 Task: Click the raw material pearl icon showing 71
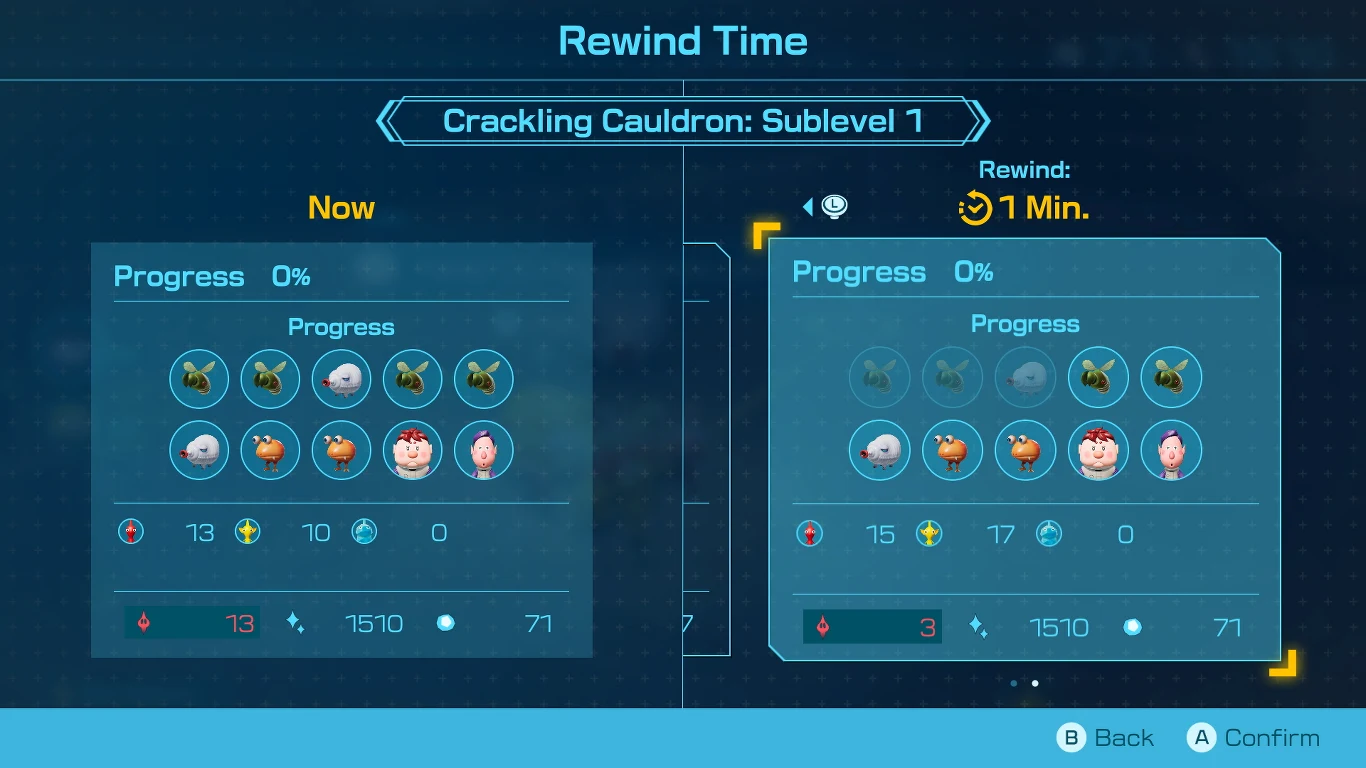pos(446,623)
